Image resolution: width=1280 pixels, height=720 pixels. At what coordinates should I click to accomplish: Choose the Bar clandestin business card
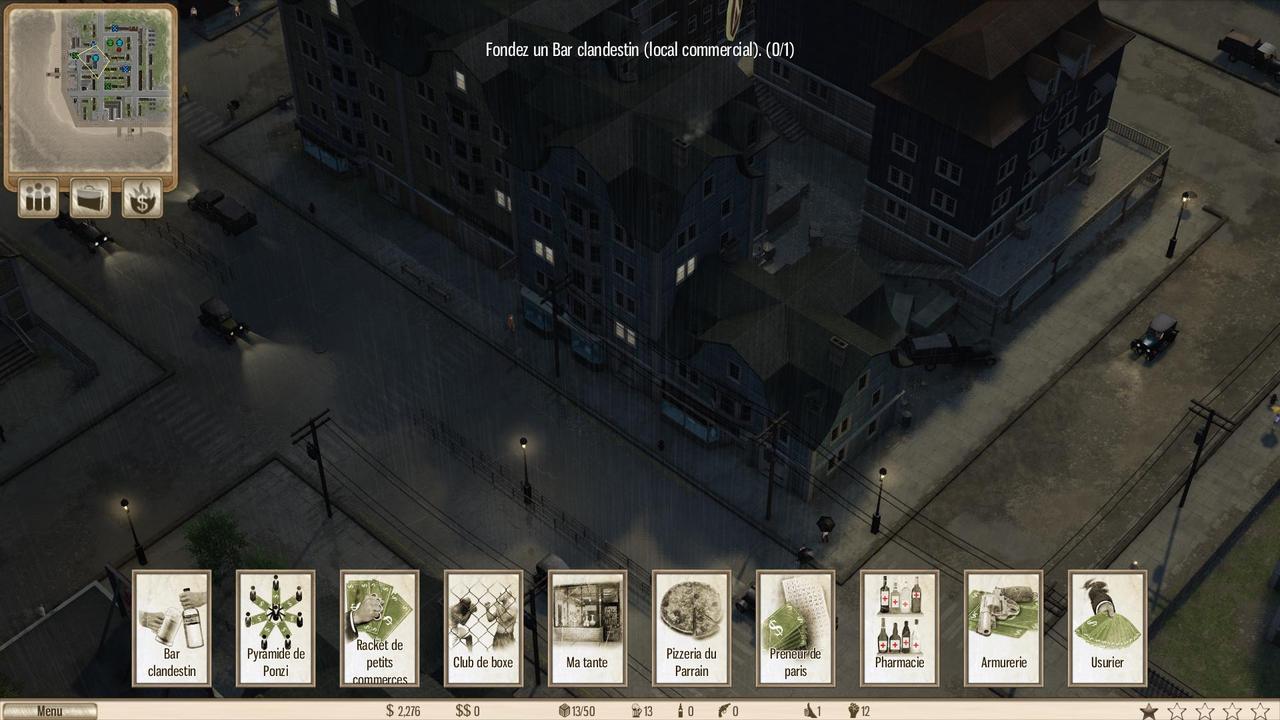coord(172,628)
